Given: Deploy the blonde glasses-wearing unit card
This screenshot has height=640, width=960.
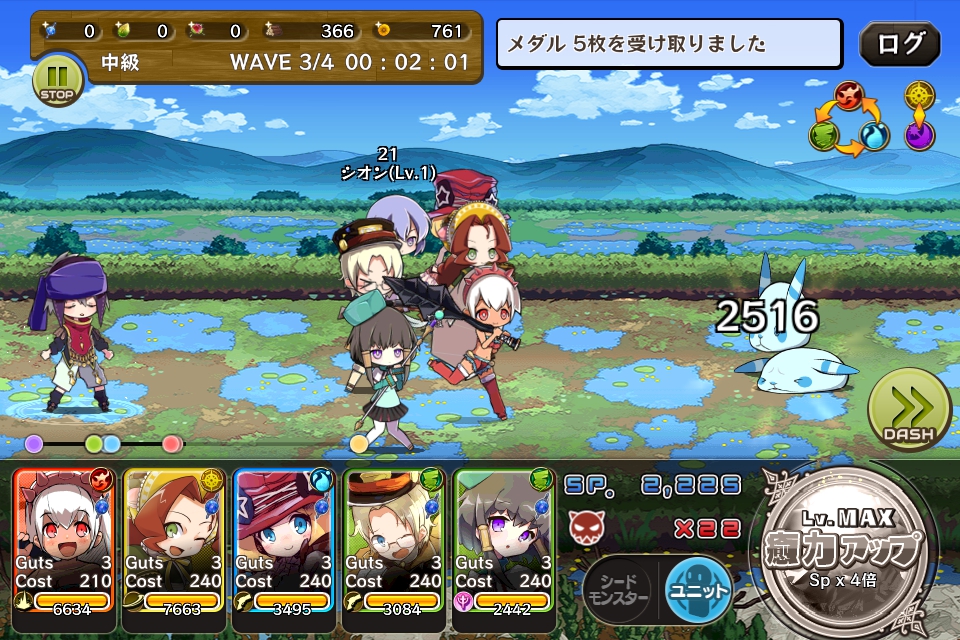Looking at the screenshot, I should [x=394, y=538].
